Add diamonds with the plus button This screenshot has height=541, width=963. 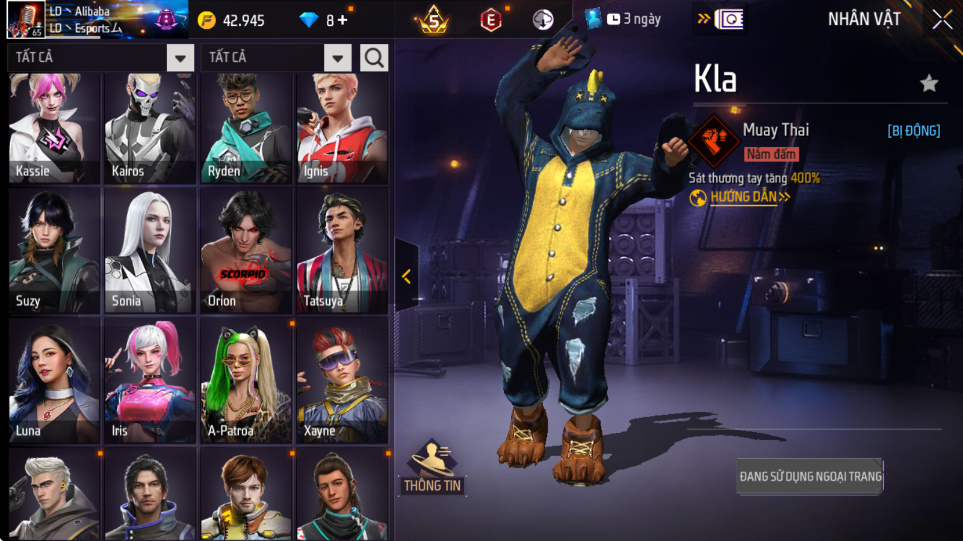342,20
